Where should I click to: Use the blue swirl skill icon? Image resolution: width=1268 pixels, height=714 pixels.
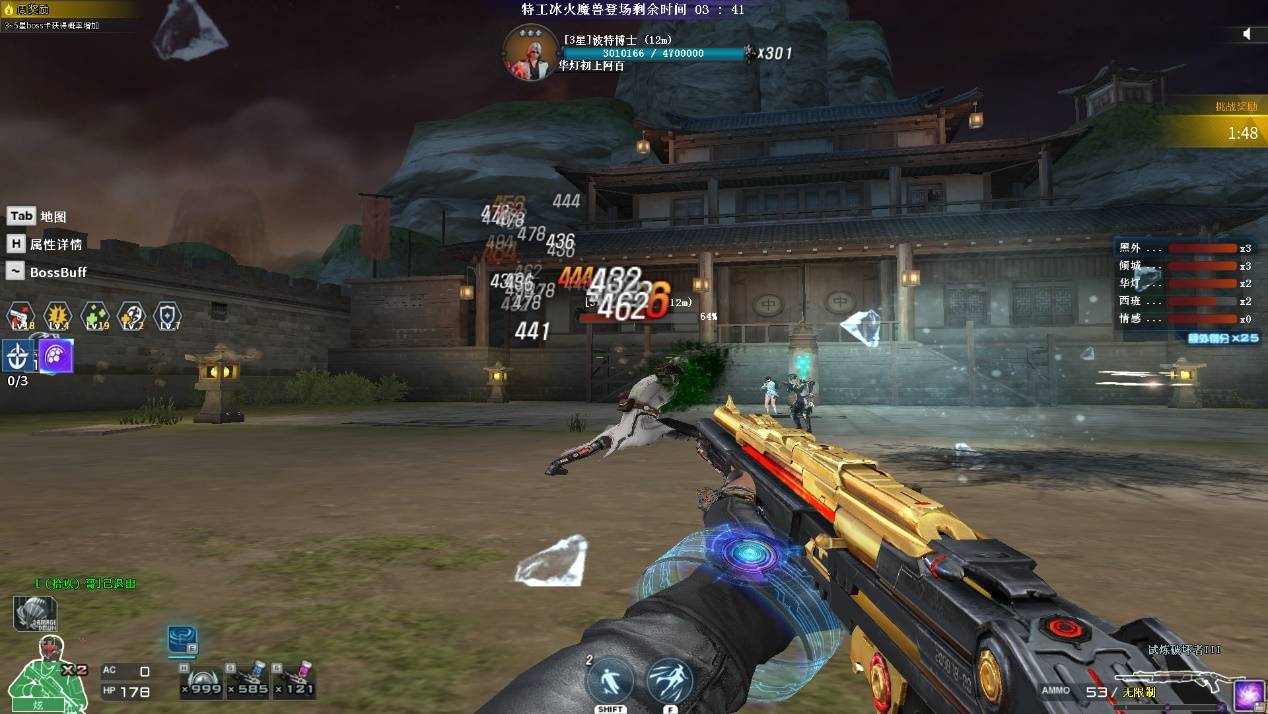click(182, 641)
